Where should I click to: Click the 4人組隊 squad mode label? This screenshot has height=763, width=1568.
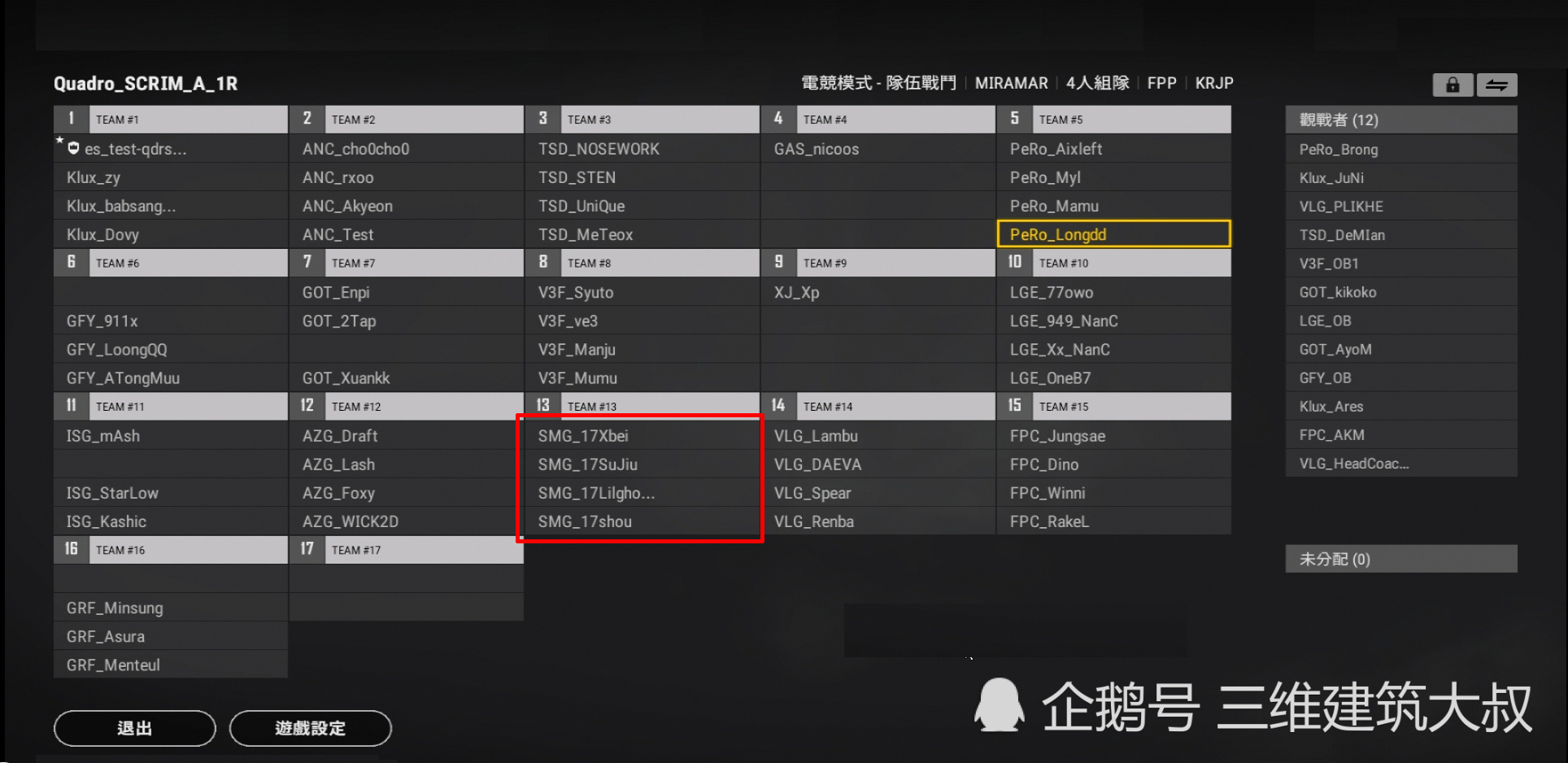(x=1097, y=83)
